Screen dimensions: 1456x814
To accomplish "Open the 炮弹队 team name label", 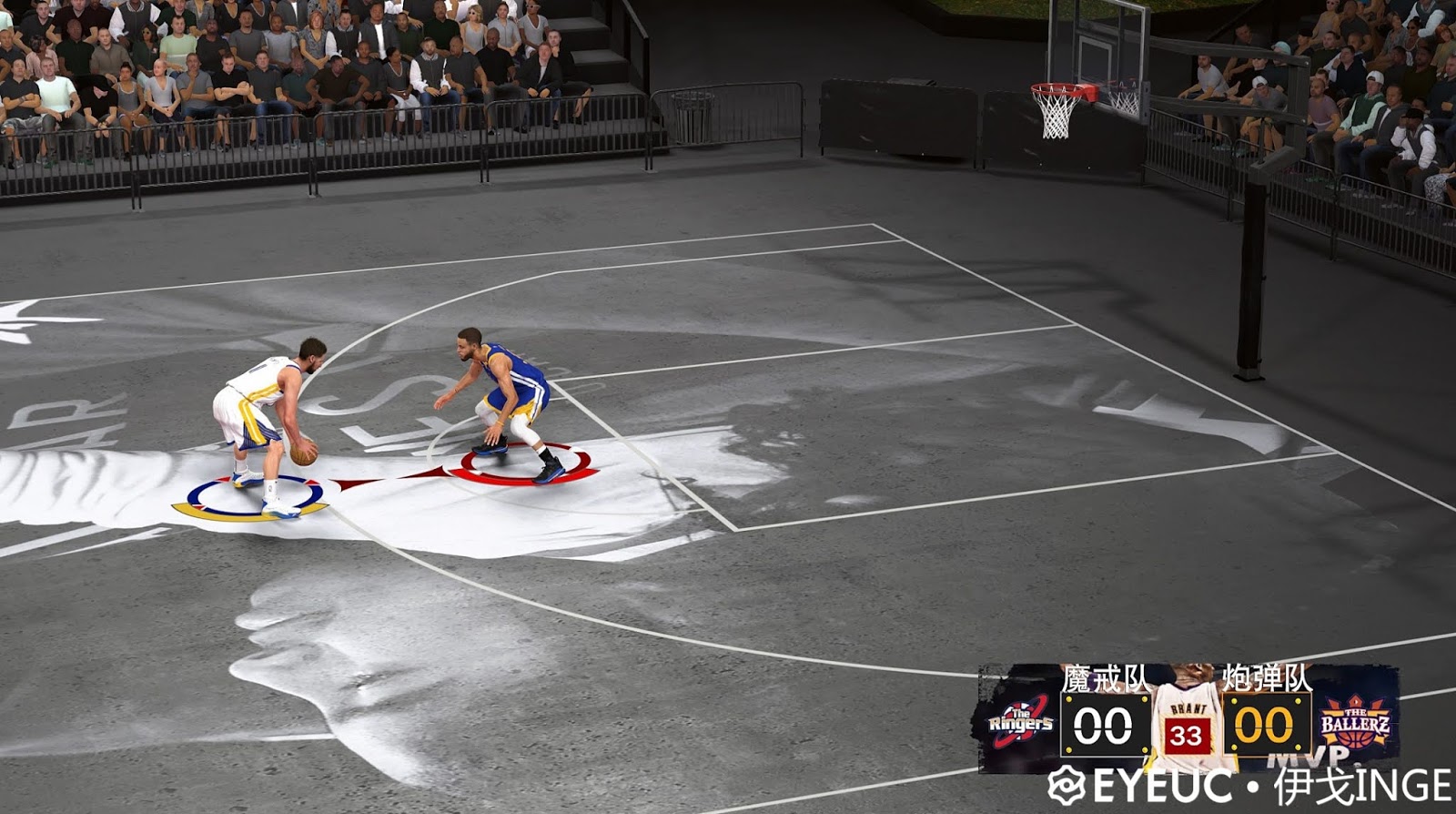I will (1267, 677).
